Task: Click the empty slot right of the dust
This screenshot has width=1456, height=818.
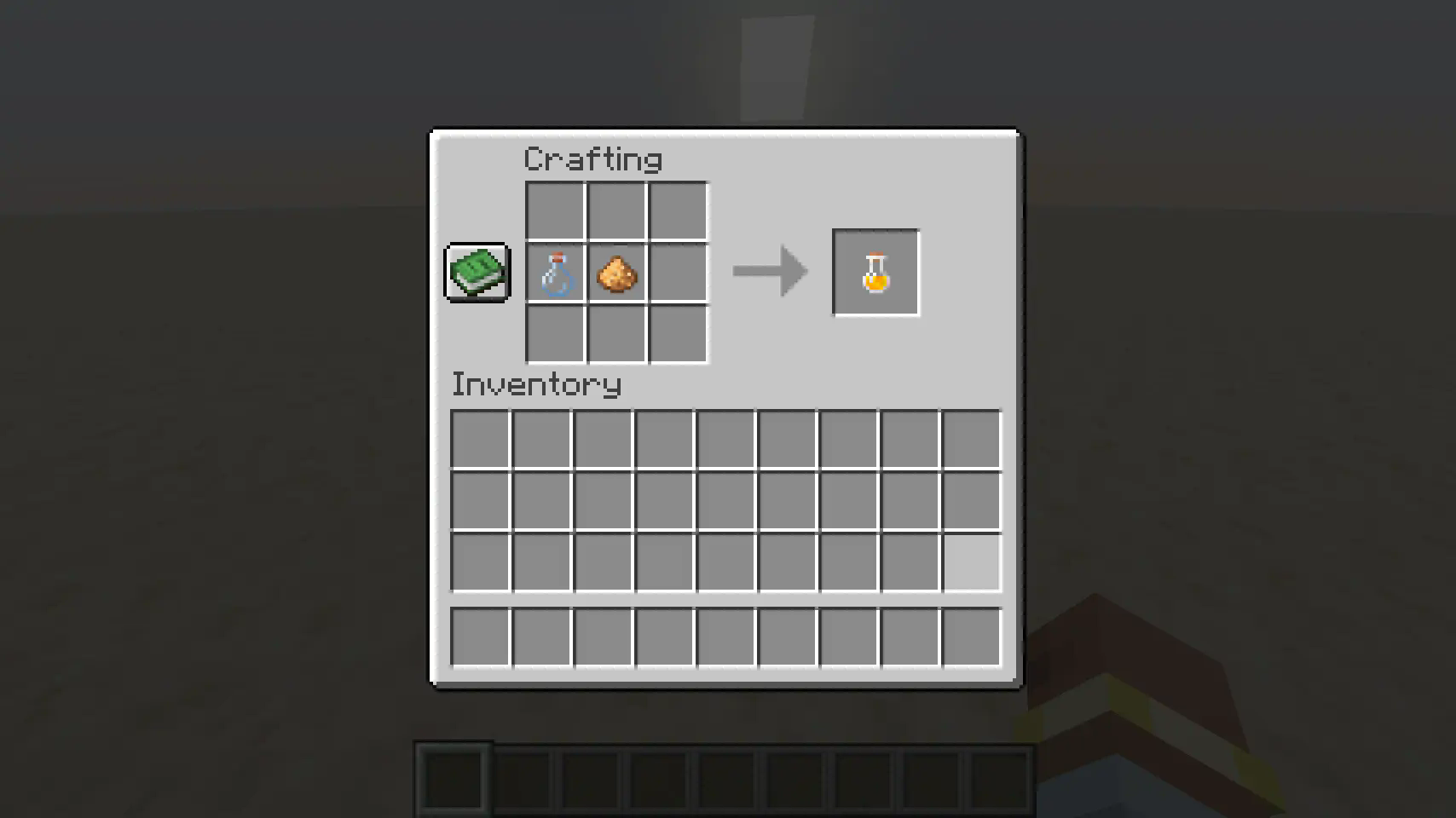Action: point(677,272)
